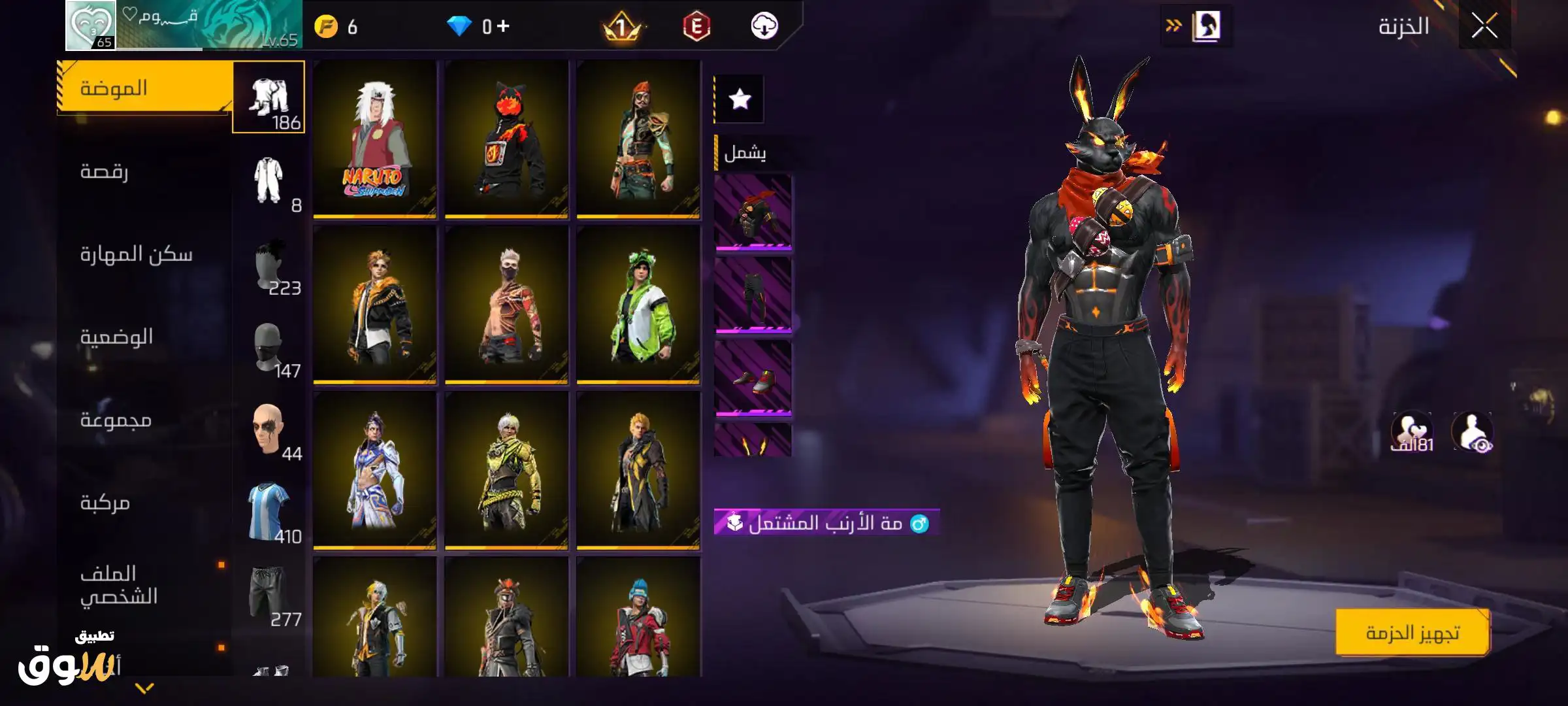Image resolution: width=1568 pixels, height=706 pixels.
Task: Add diamonds with the plus button
Action: pyautogui.click(x=502, y=26)
